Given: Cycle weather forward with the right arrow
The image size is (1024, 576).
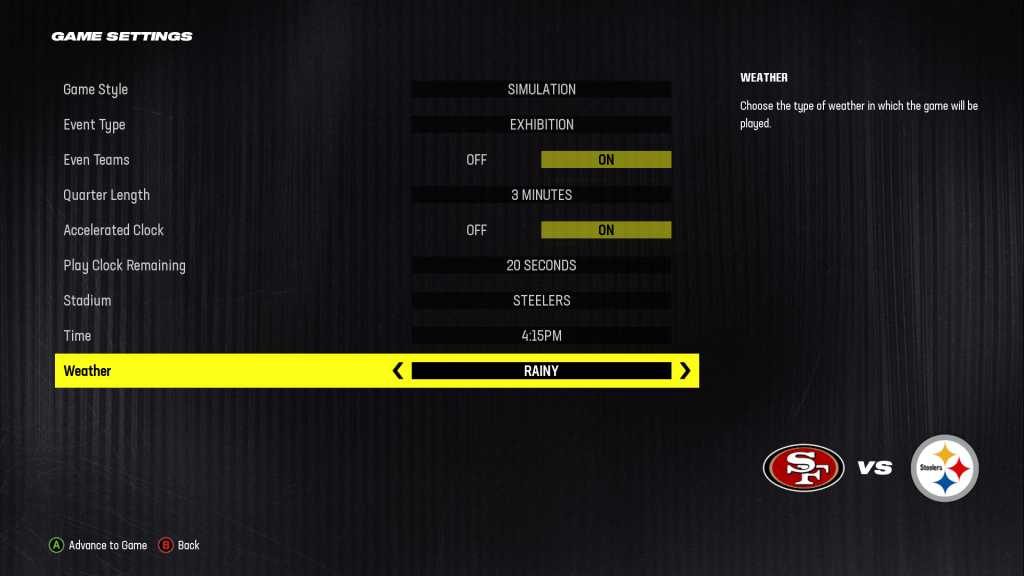Looking at the screenshot, I should click(685, 371).
